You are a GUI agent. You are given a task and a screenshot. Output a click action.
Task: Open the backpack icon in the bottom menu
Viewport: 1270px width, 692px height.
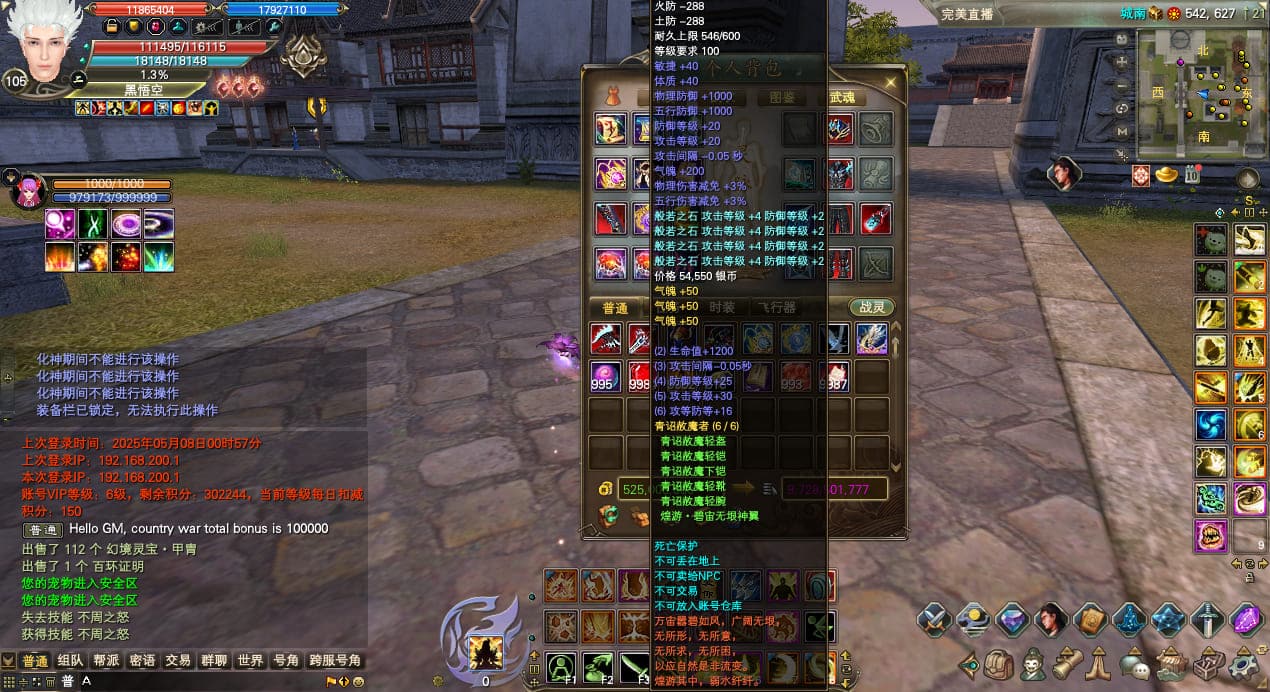999,664
